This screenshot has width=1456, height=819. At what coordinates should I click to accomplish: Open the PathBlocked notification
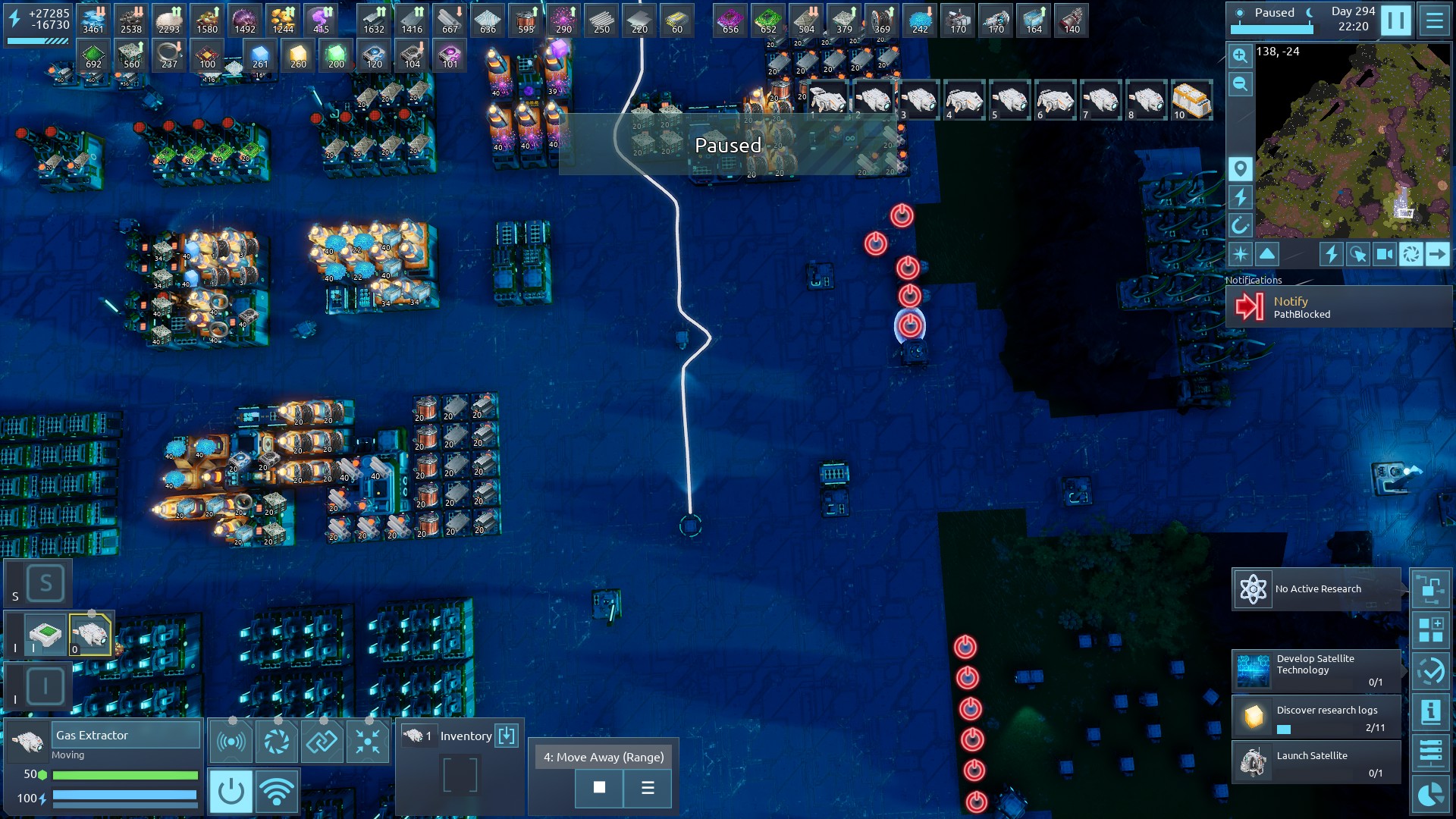tap(1338, 307)
